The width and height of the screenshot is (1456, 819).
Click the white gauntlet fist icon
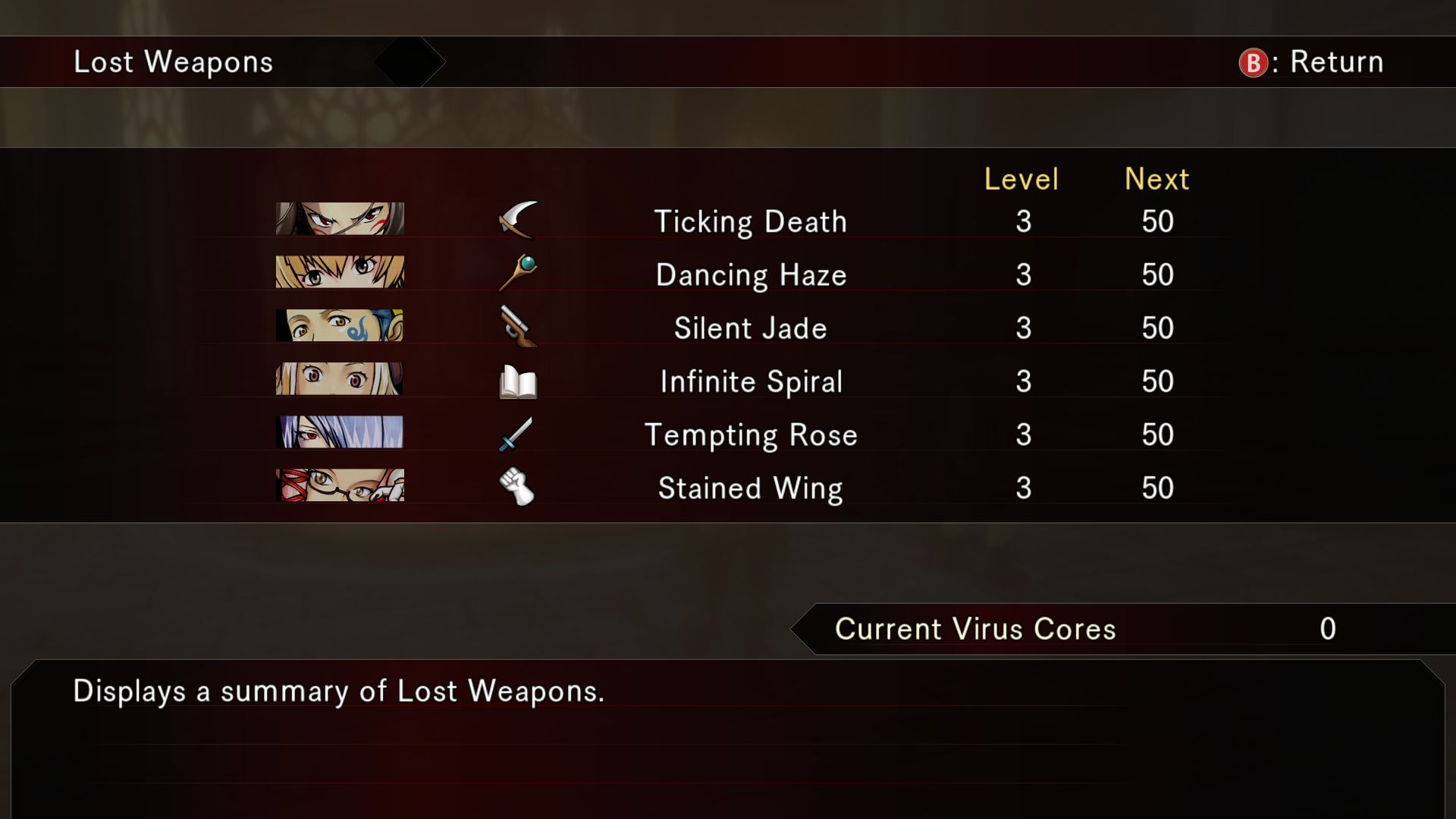tap(517, 487)
